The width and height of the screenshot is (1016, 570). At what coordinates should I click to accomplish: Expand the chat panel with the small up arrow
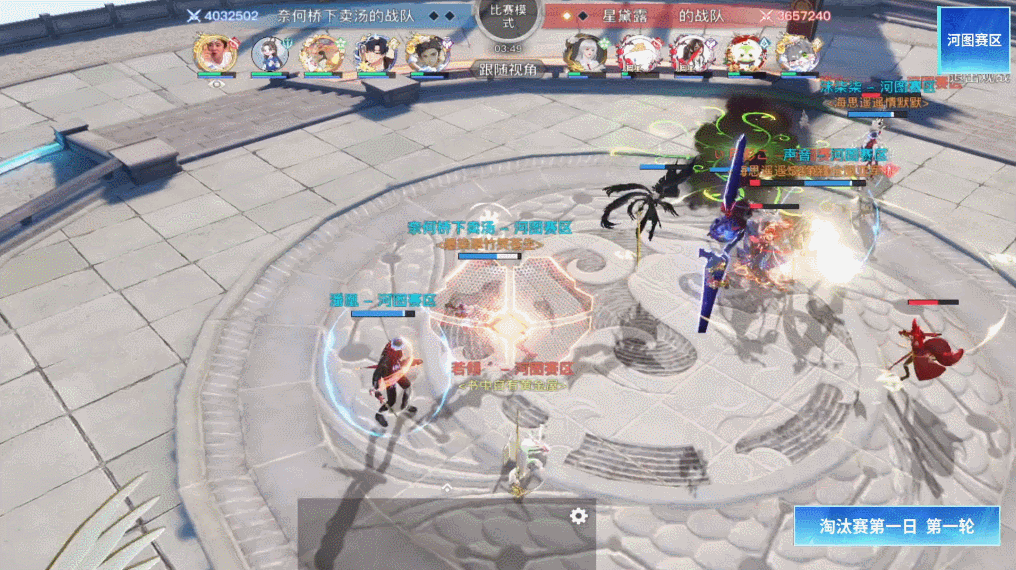click(x=447, y=488)
